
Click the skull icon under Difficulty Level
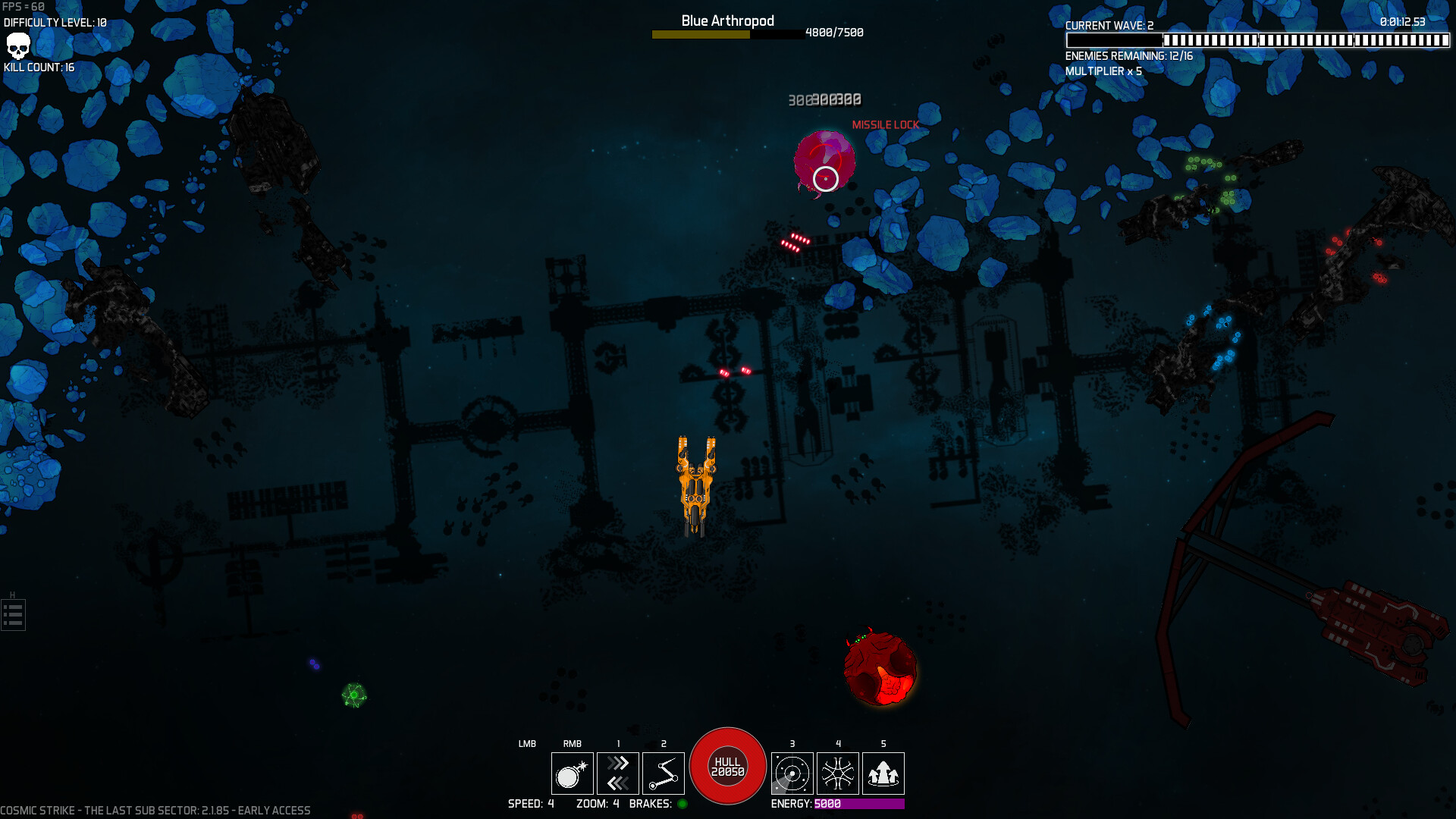click(17, 47)
